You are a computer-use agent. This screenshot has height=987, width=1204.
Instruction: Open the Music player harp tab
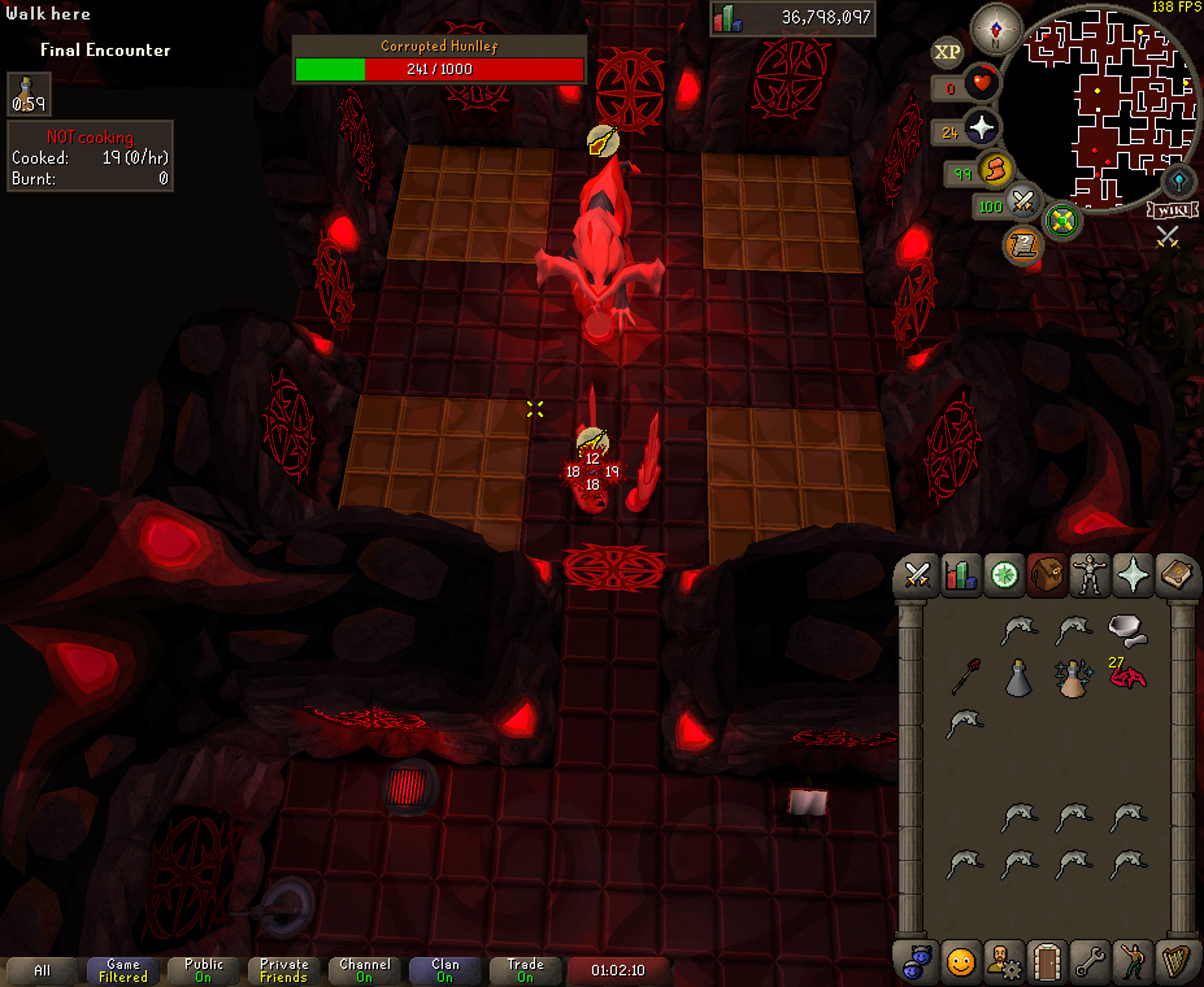pyautogui.click(x=1176, y=962)
